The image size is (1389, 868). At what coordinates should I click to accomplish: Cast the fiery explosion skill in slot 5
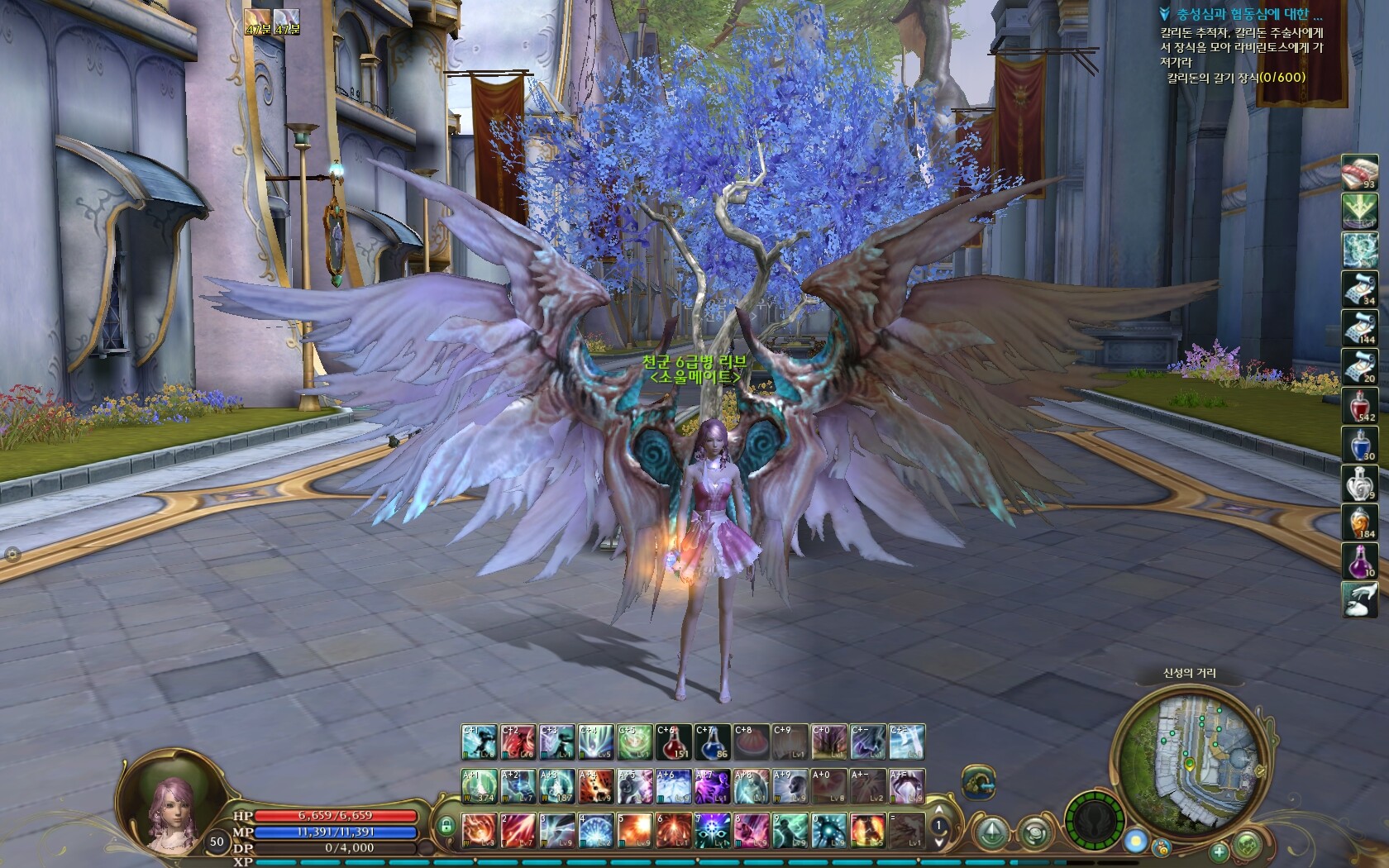(634, 829)
